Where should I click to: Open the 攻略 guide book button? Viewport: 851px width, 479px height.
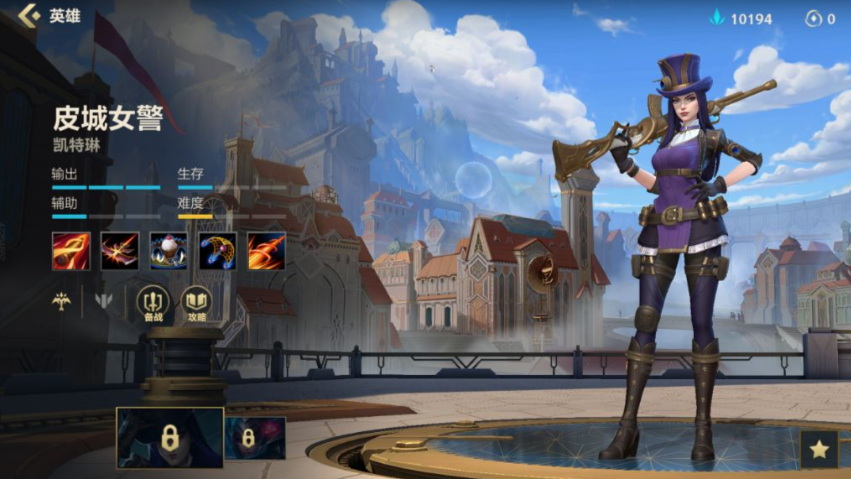coord(196,301)
